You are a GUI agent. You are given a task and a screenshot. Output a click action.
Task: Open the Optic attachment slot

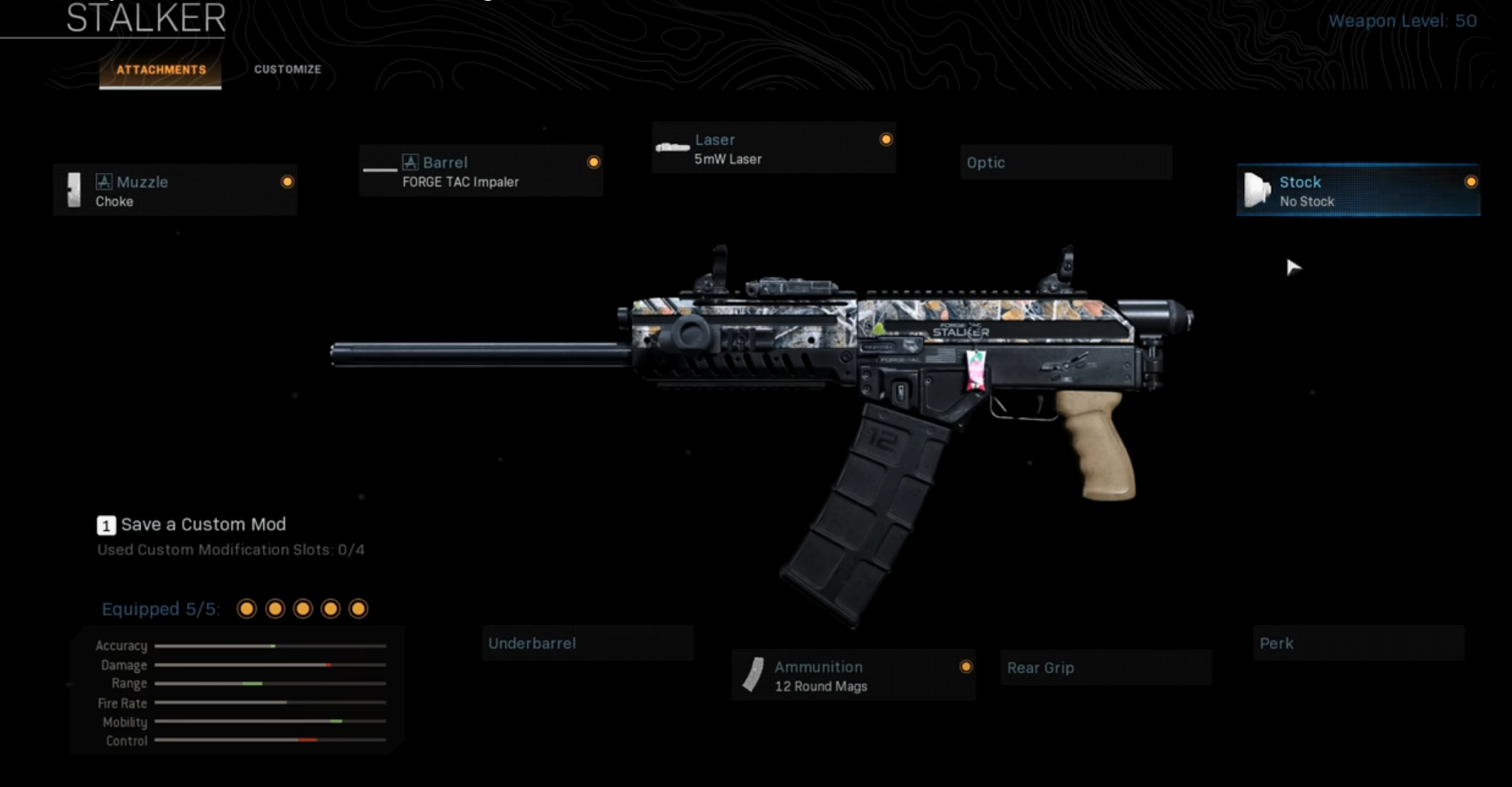1066,162
